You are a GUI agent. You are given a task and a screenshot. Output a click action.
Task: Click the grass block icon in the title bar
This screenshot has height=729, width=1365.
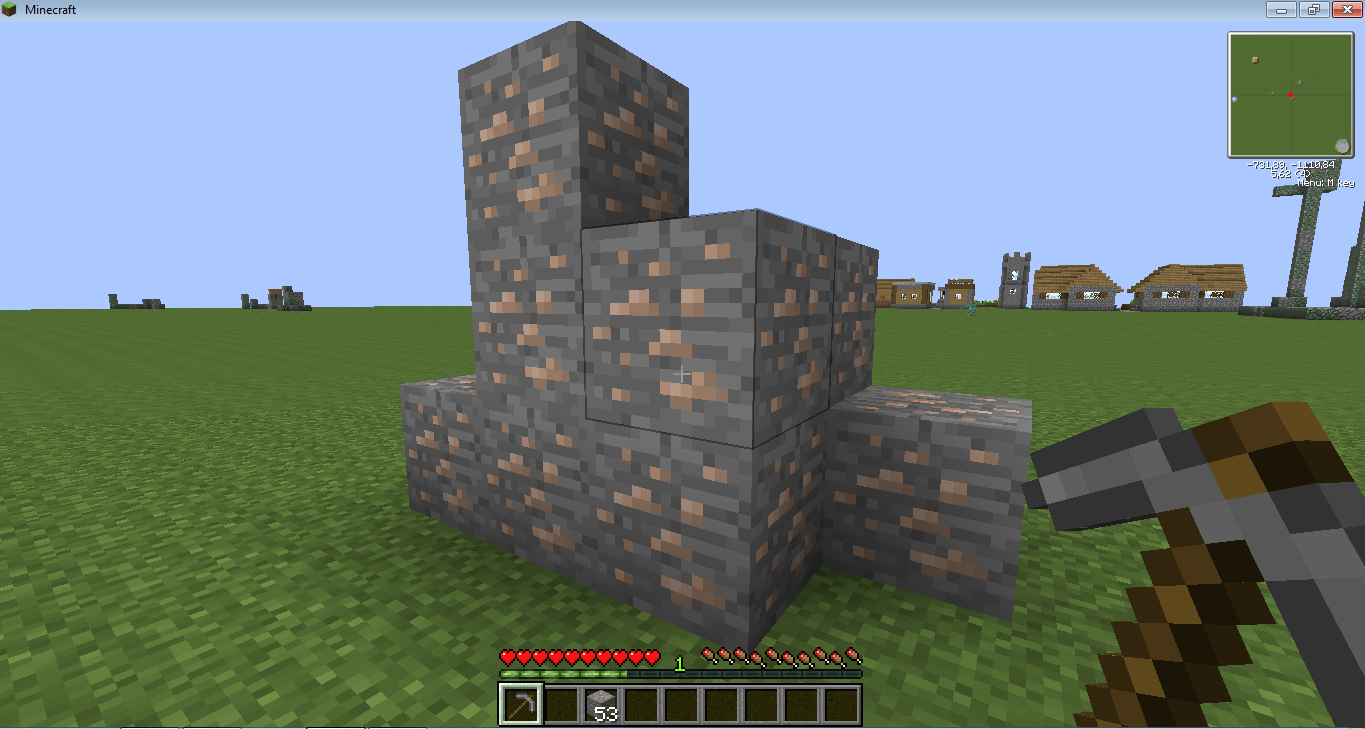click(10, 9)
